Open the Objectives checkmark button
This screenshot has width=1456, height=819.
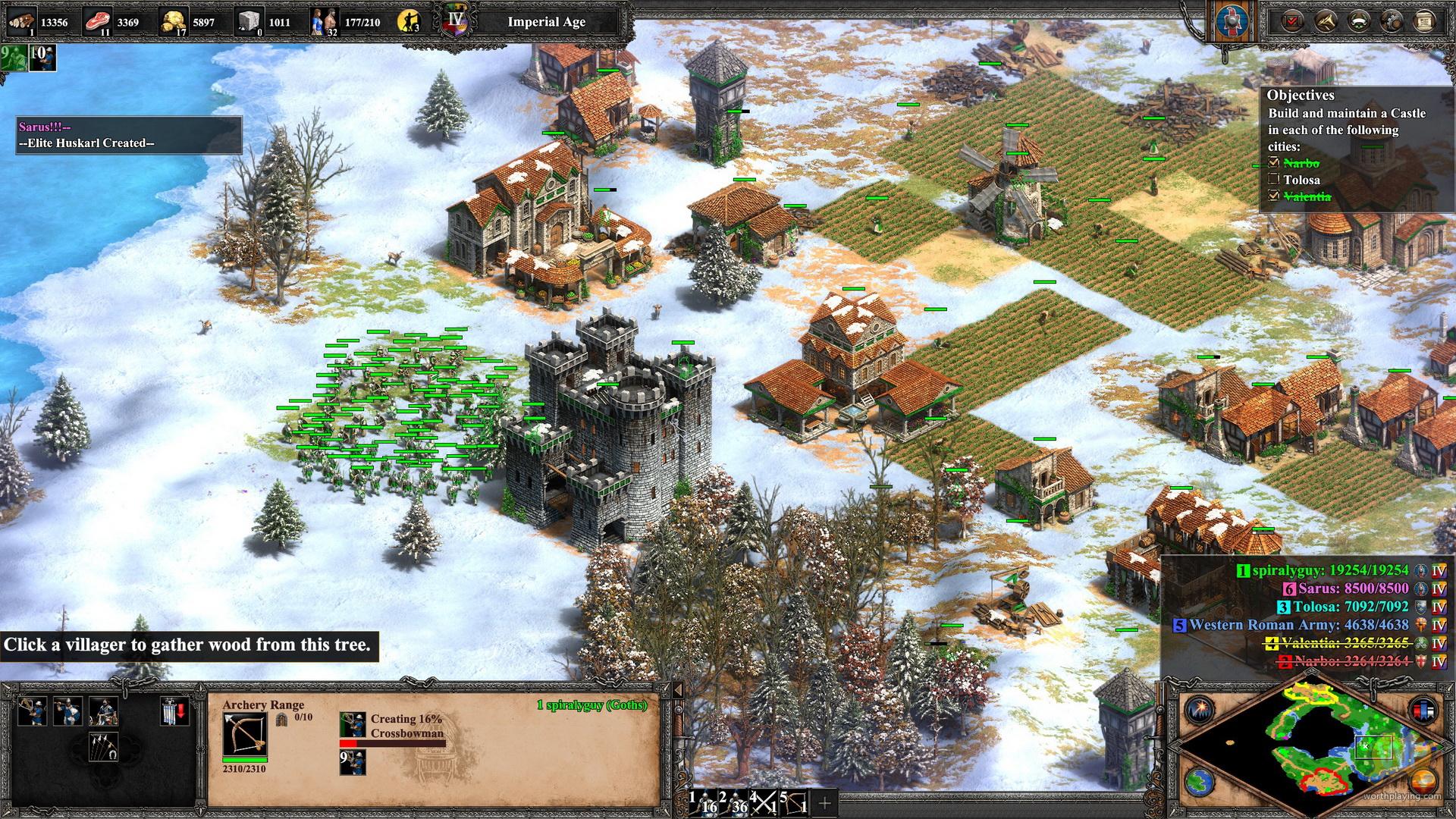pos(1293,20)
